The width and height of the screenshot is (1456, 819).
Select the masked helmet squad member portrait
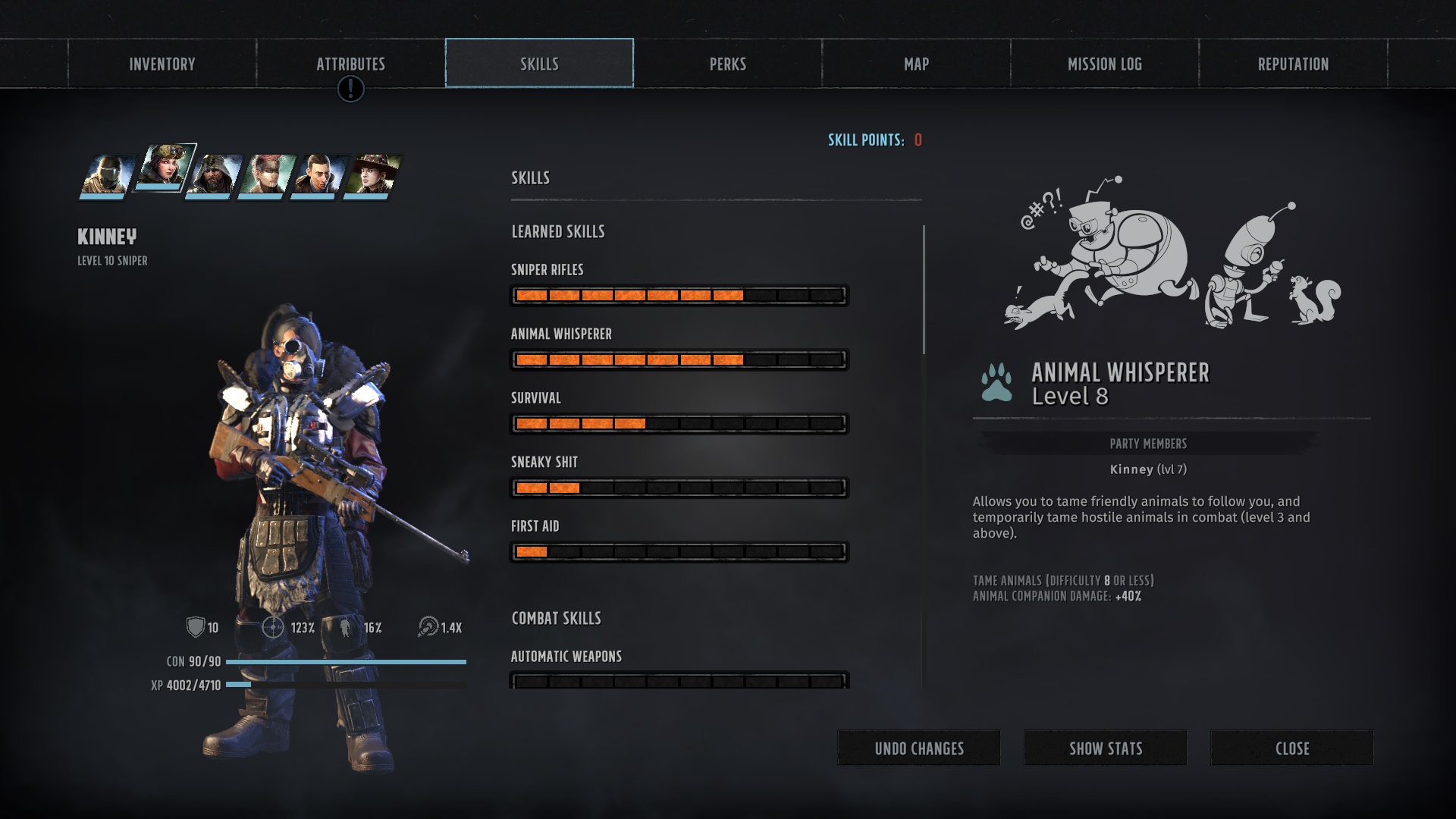(x=108, y=175)
